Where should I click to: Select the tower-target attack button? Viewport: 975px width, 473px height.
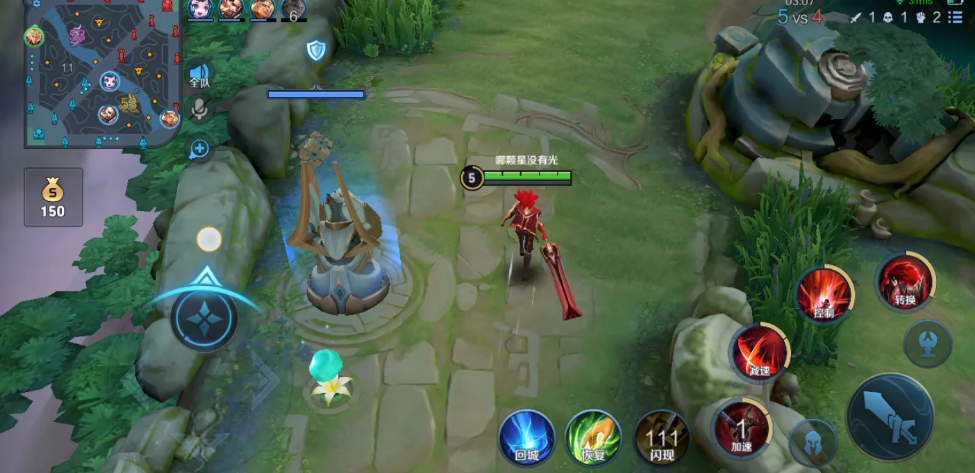(x=927, y=344)
